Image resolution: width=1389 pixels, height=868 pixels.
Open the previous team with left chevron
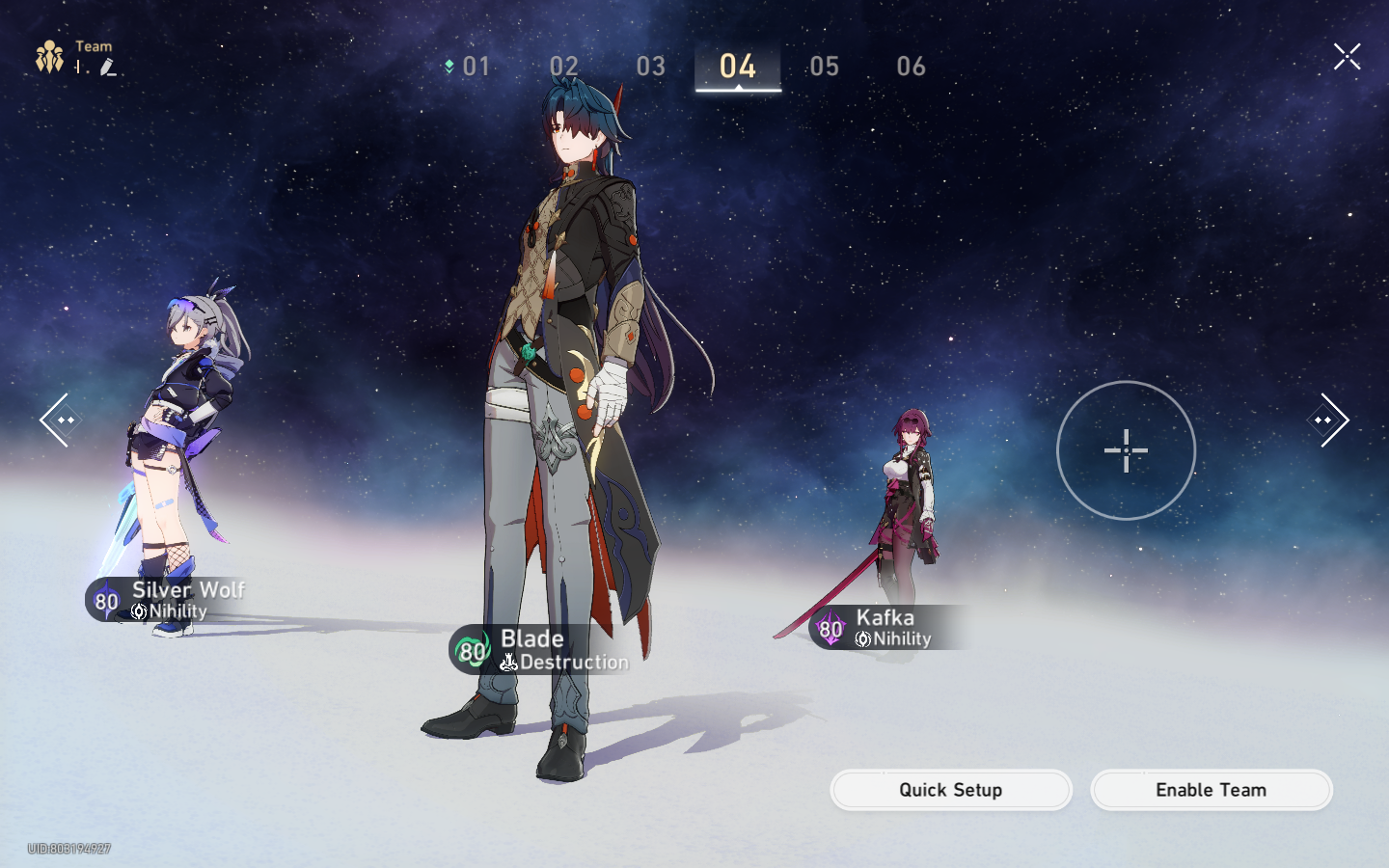click(x=58, y=419)
